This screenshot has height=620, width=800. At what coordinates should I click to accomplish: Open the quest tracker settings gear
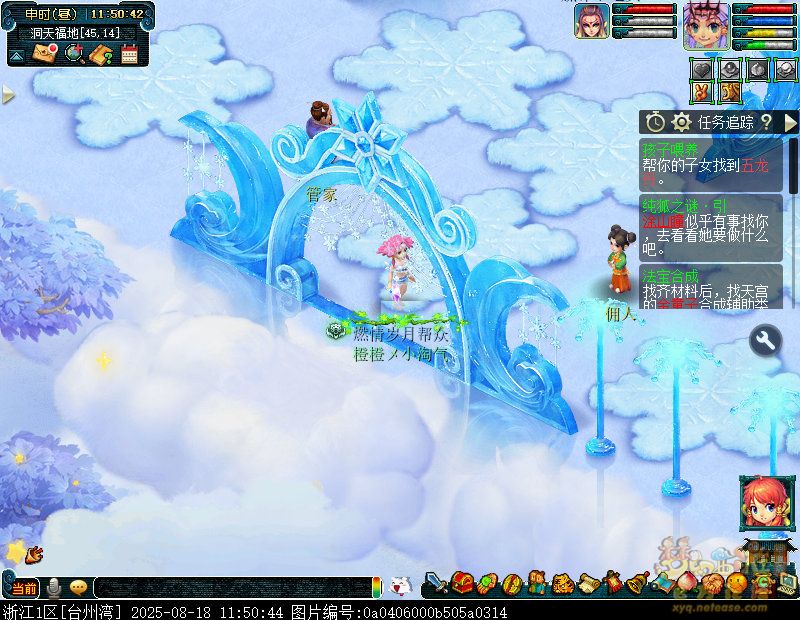click(682, 122)
